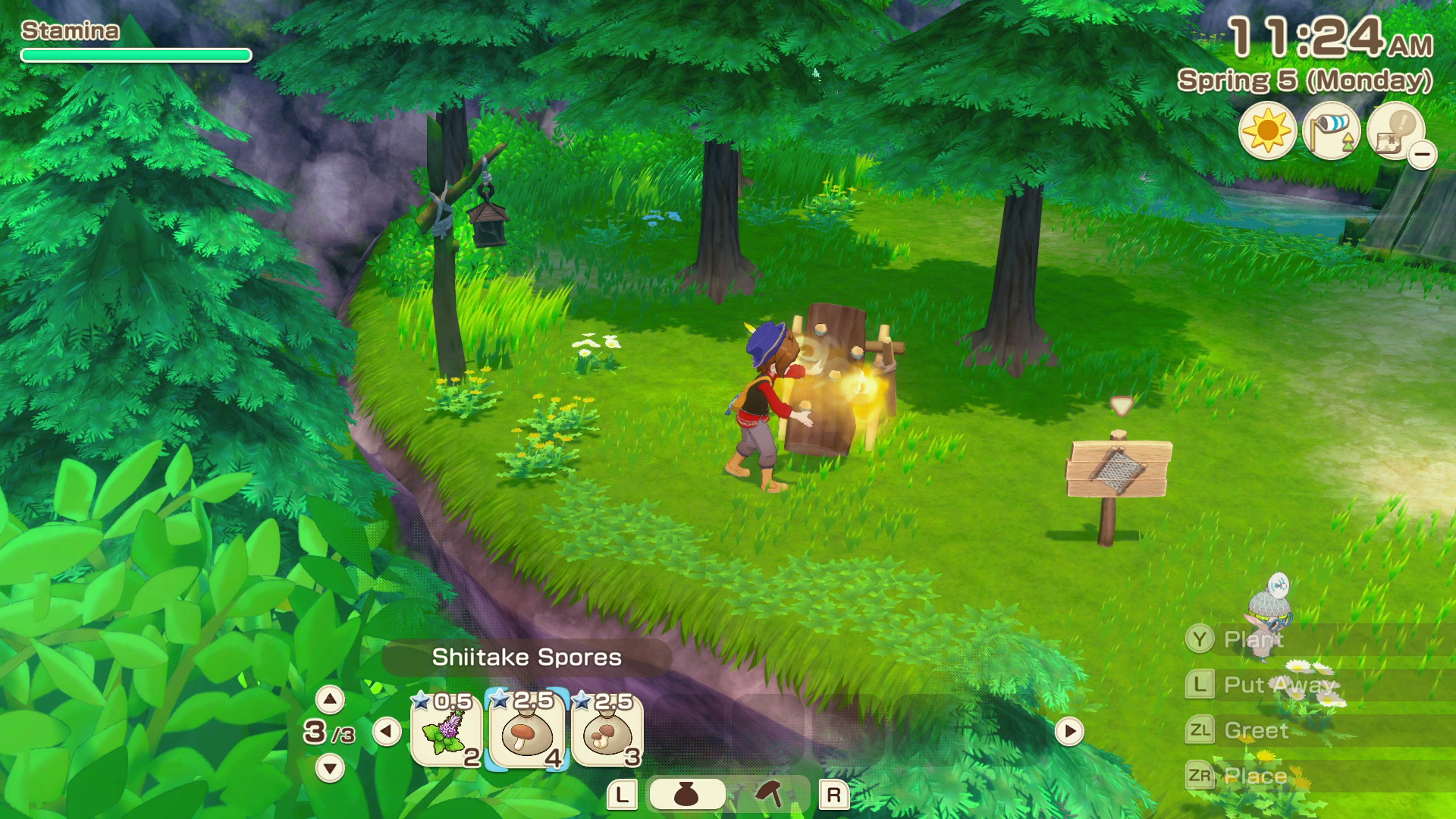1456x819 pixels.
Task: Switch to the item bag tab
Action: [x=687, y=795]
